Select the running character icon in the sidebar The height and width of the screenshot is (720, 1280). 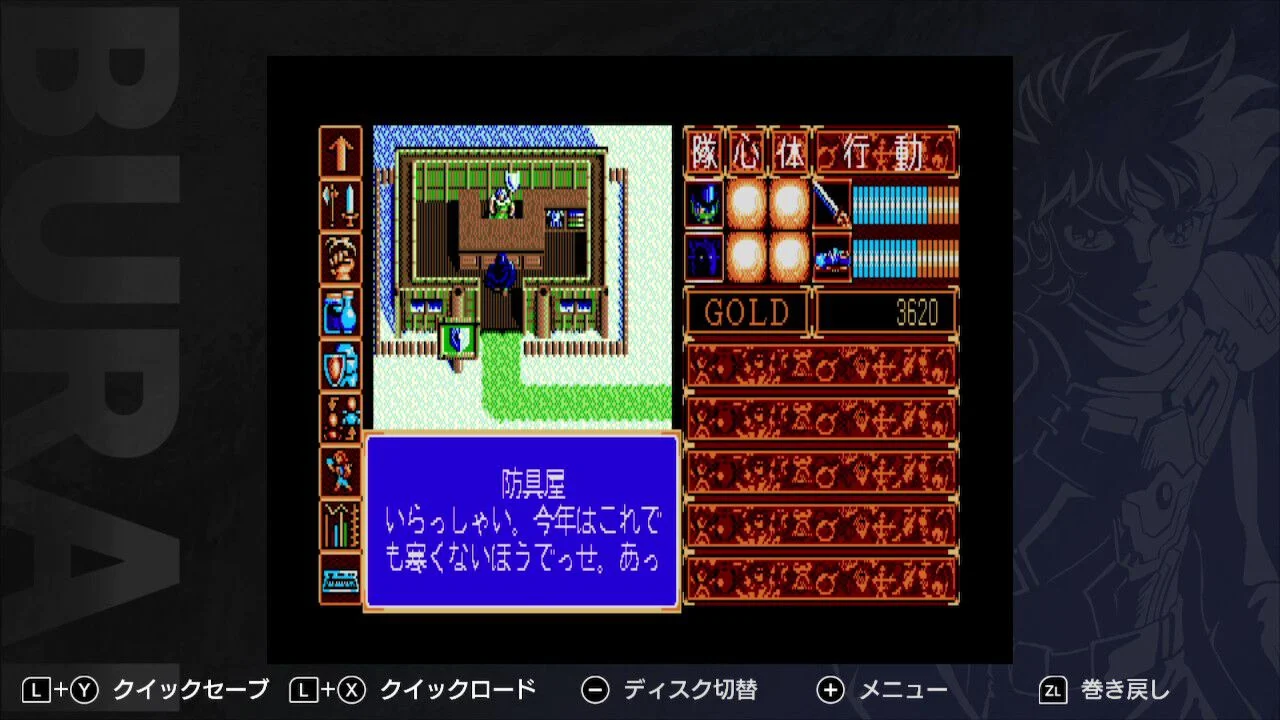coord(340,472)
